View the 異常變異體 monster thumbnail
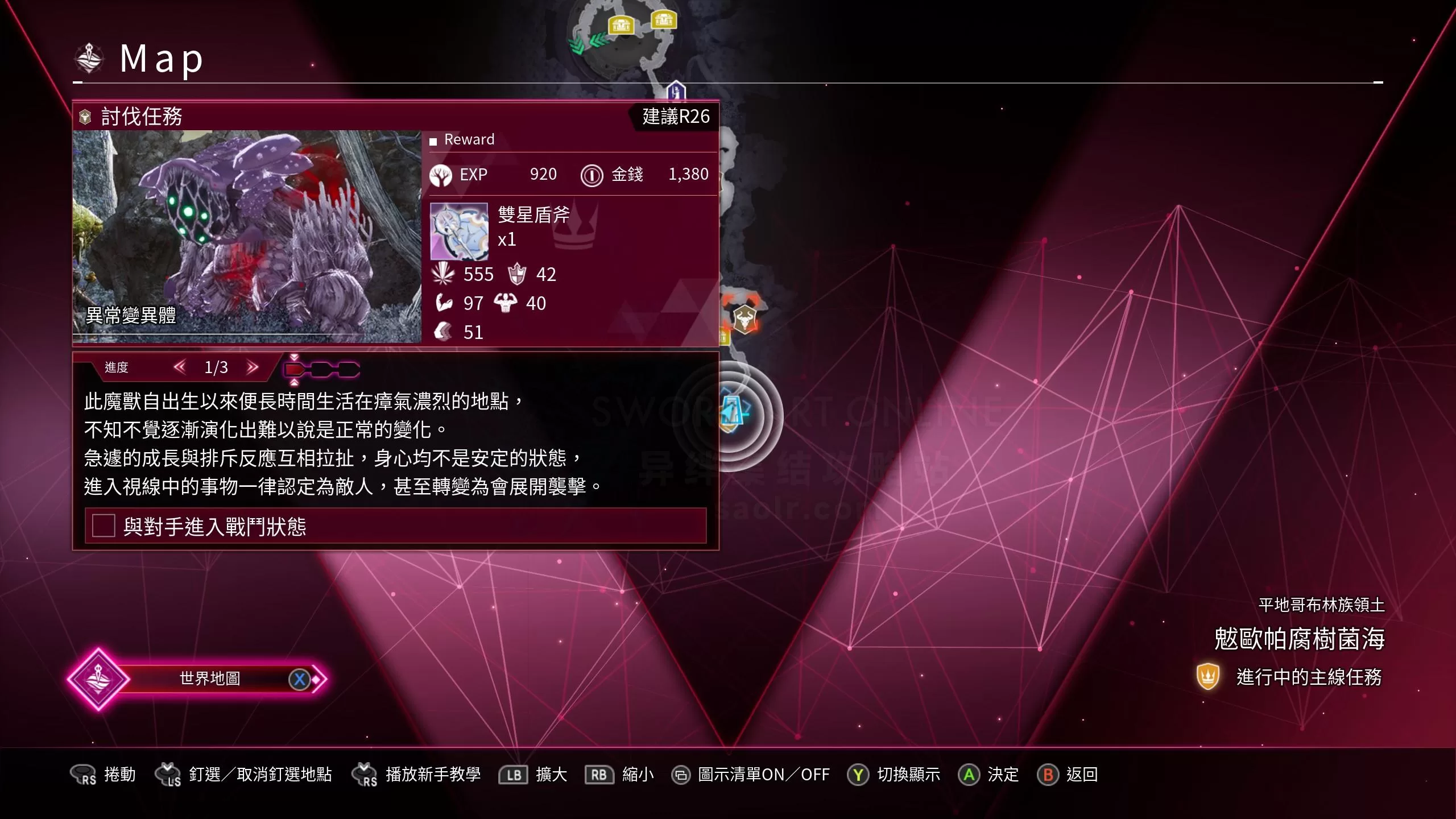 [247, 236]
